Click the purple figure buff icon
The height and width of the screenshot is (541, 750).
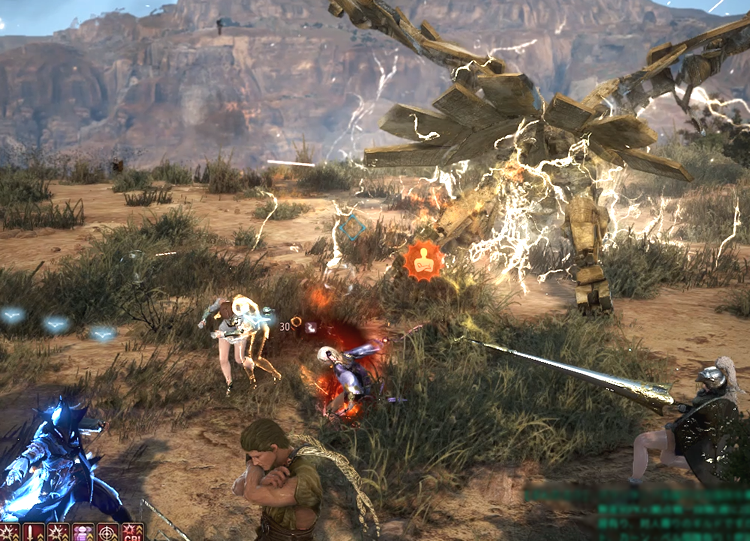click(83, 532)
